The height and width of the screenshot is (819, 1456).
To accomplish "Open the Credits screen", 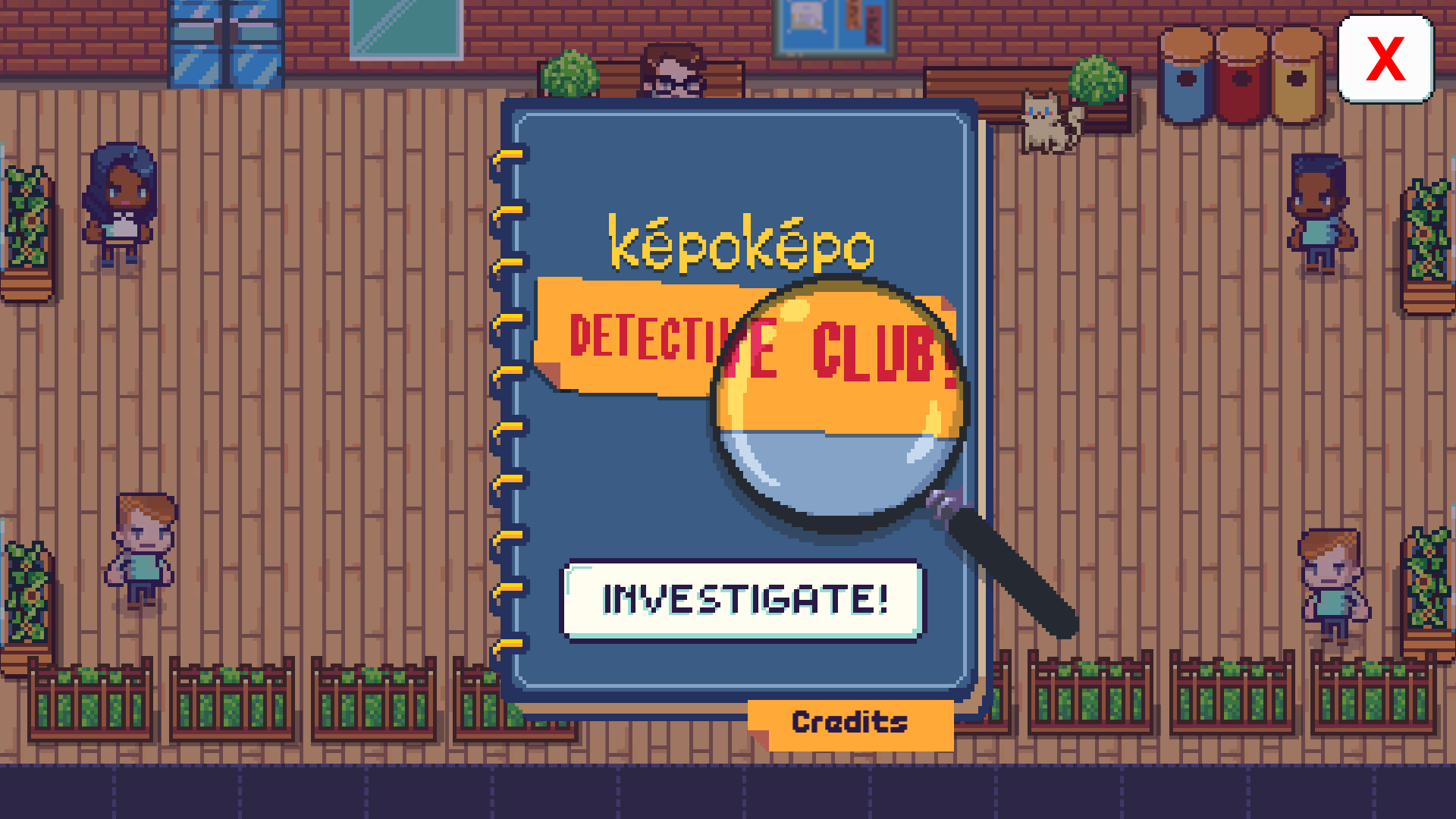I will tap(849, 722).
